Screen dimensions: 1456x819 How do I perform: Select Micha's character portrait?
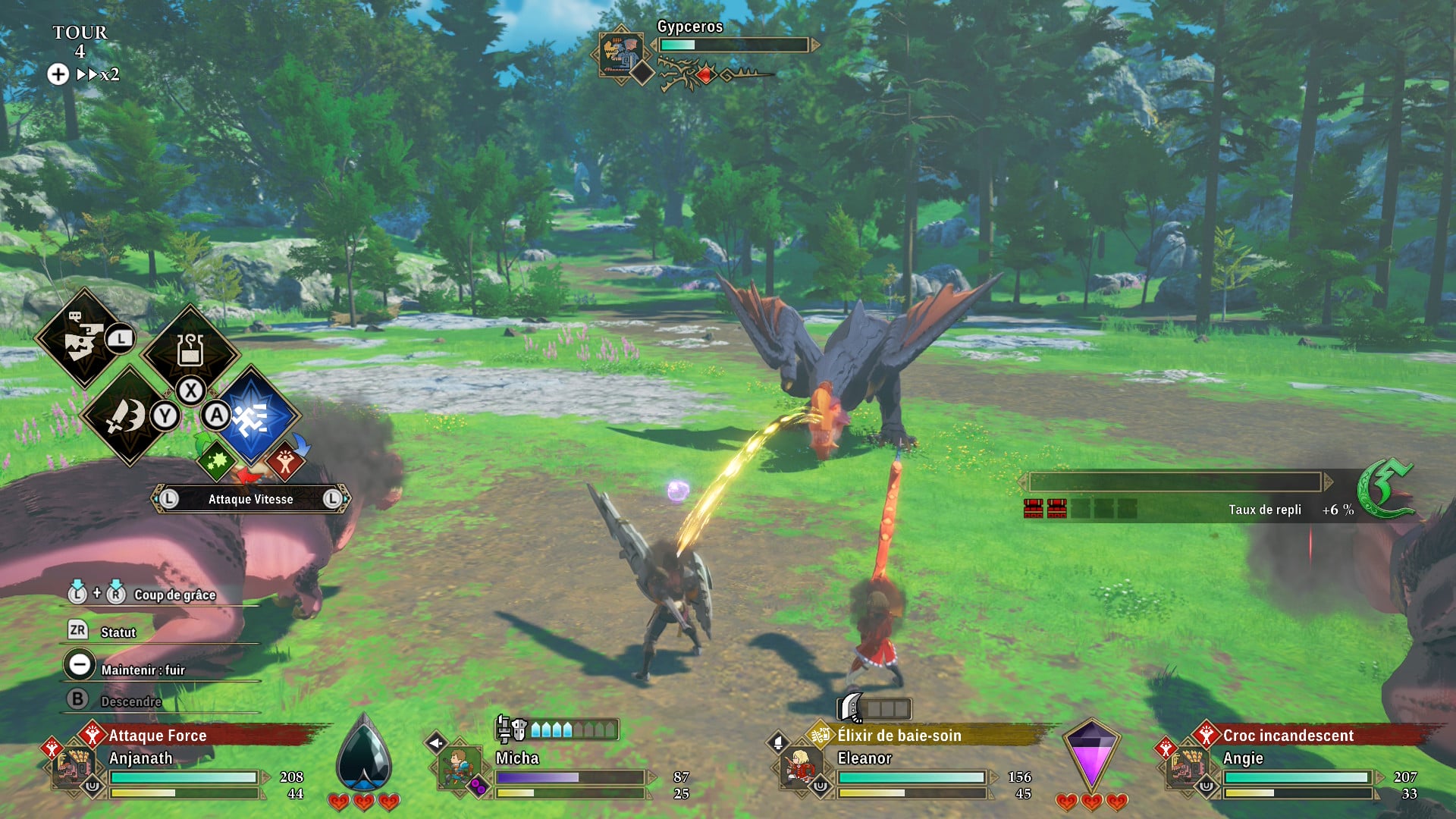point(460,767)
